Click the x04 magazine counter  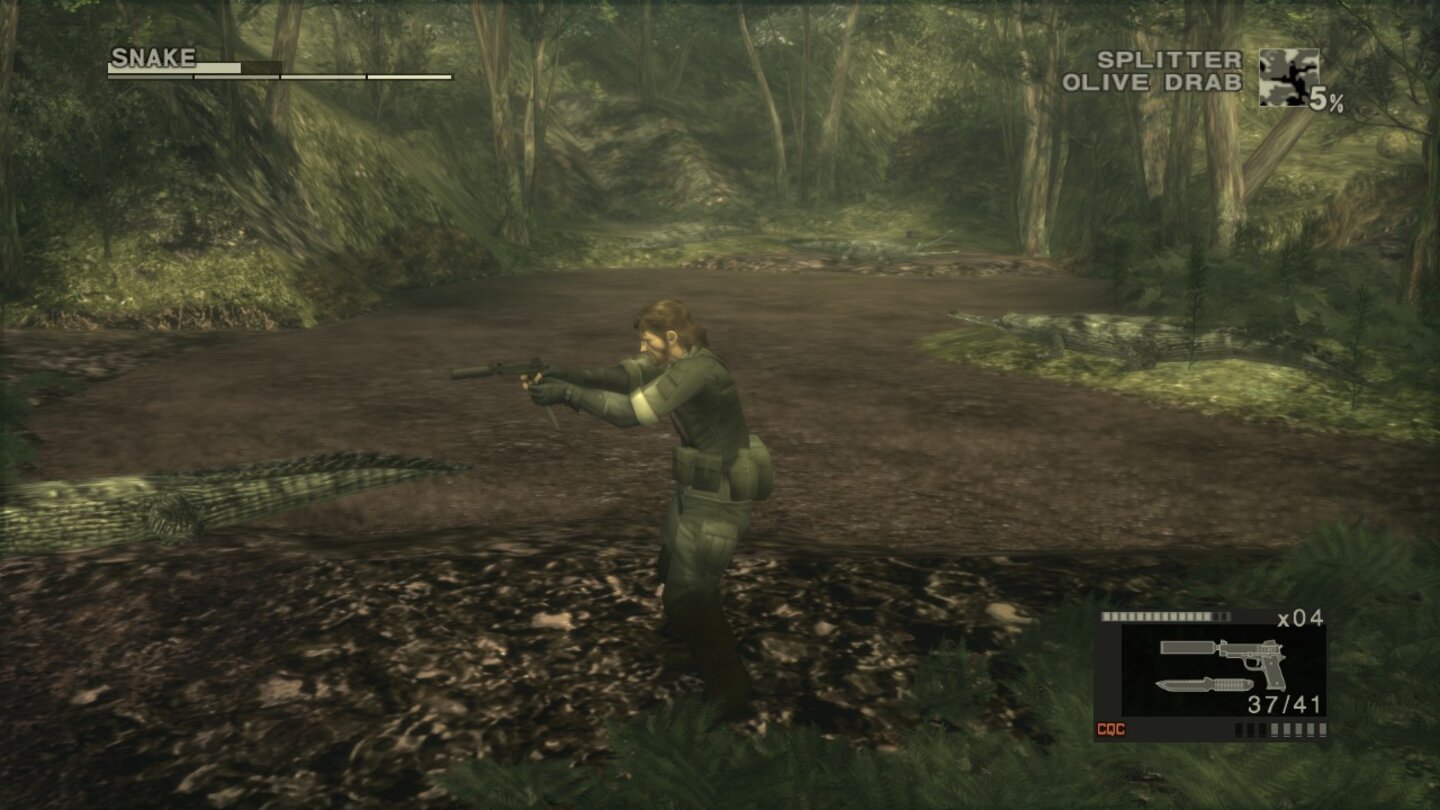pyautogui.click(x=1302, y=619)
